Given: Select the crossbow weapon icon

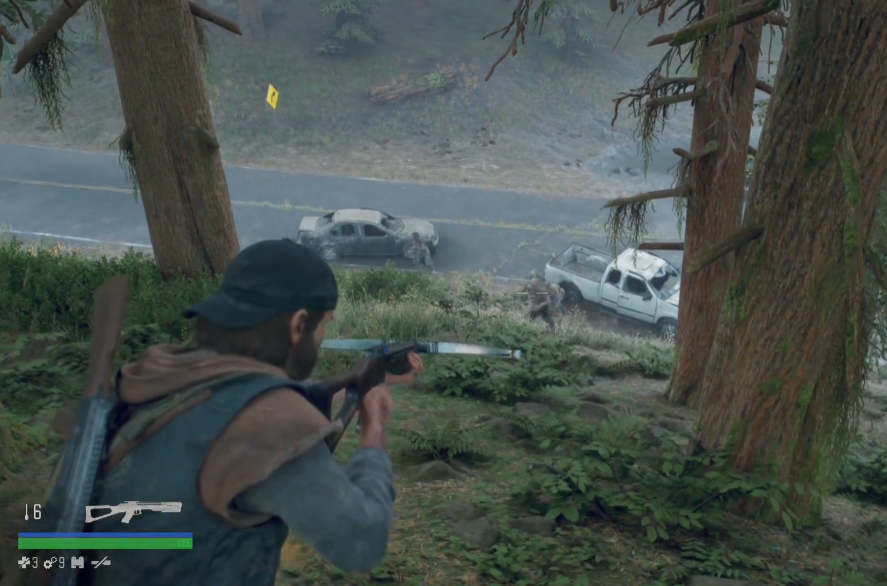Looking at the screenshot, I should (133, 511).
